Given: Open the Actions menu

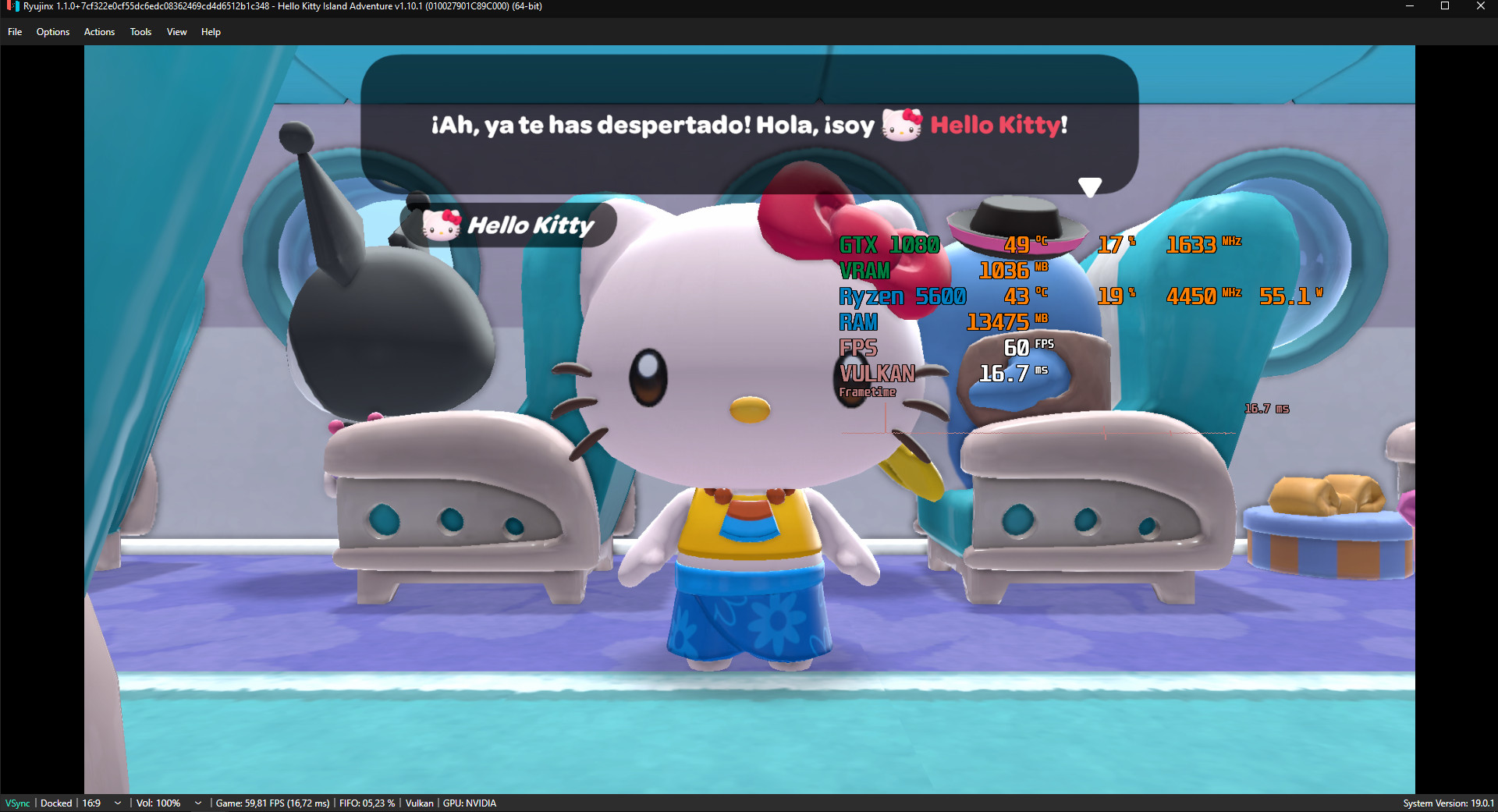Looking at the screenshot, I should [x=98, y=32].
